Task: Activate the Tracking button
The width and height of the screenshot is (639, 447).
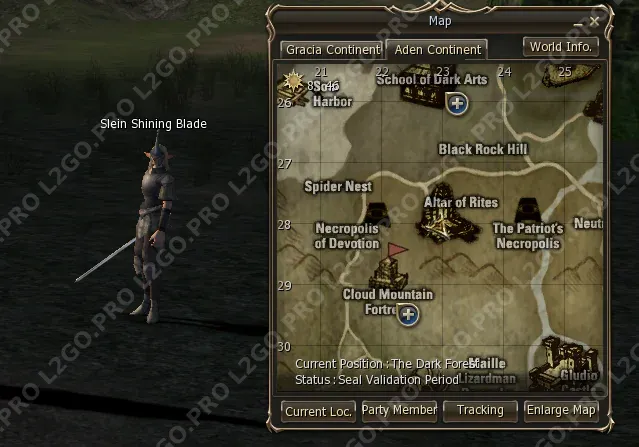Action: pyautogui.click(x=480, y=410)
